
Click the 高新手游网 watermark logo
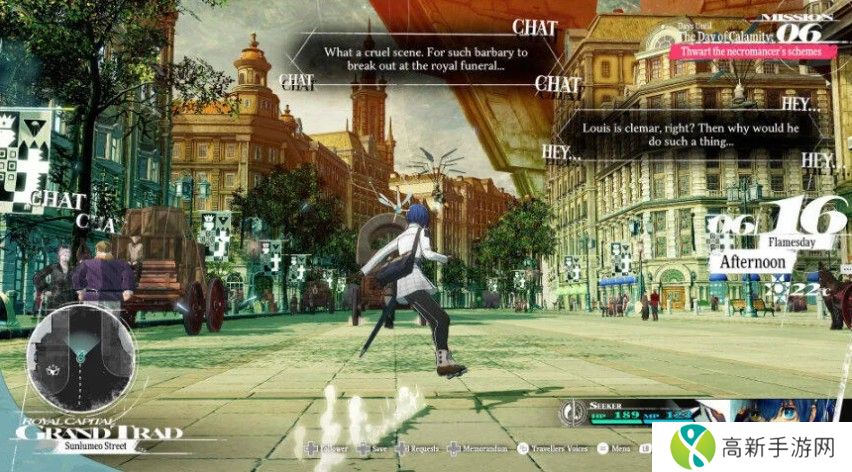751,445
